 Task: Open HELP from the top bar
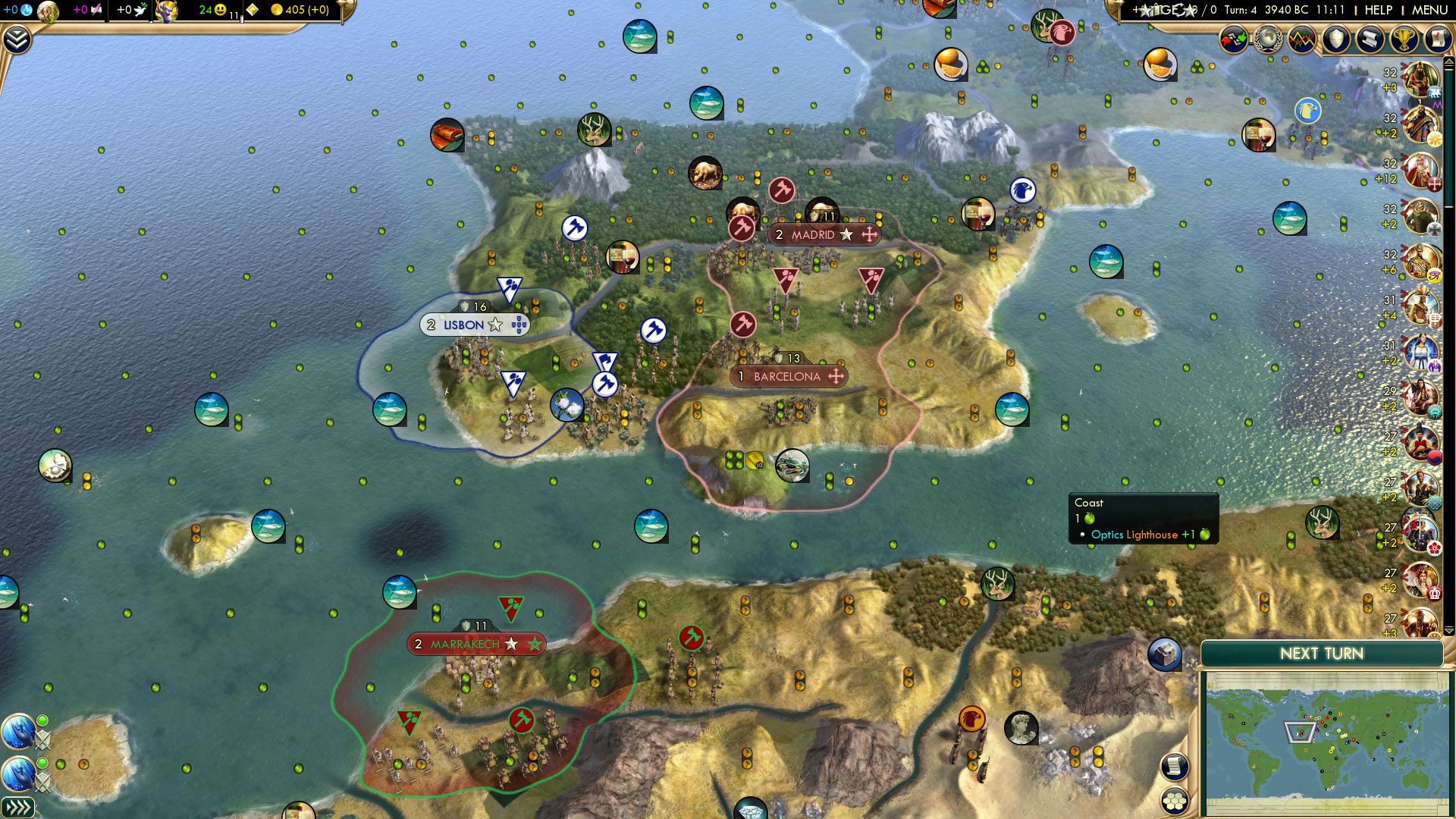[1378, 9]
